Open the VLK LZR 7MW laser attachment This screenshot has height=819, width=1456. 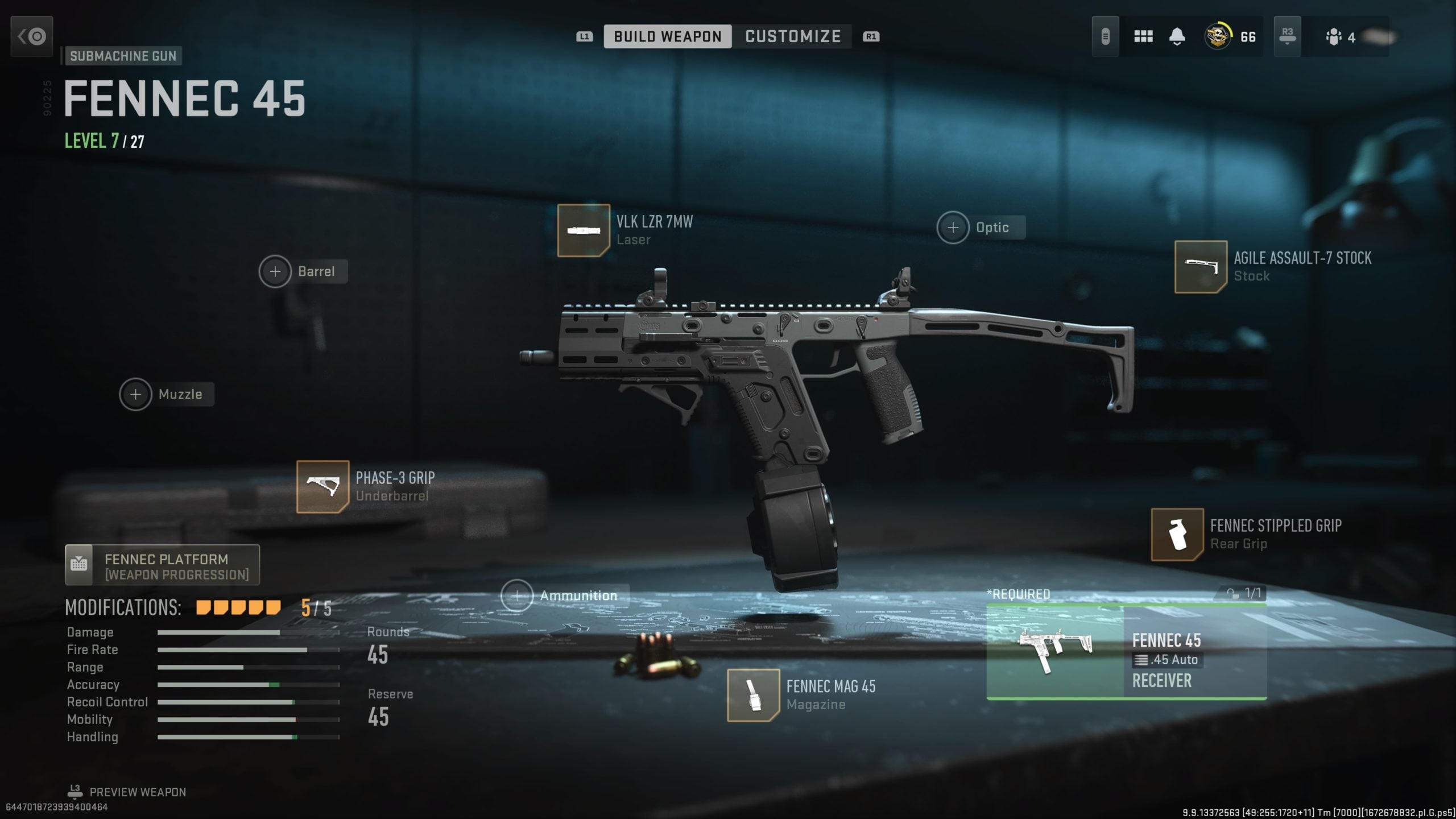[583, 231]
